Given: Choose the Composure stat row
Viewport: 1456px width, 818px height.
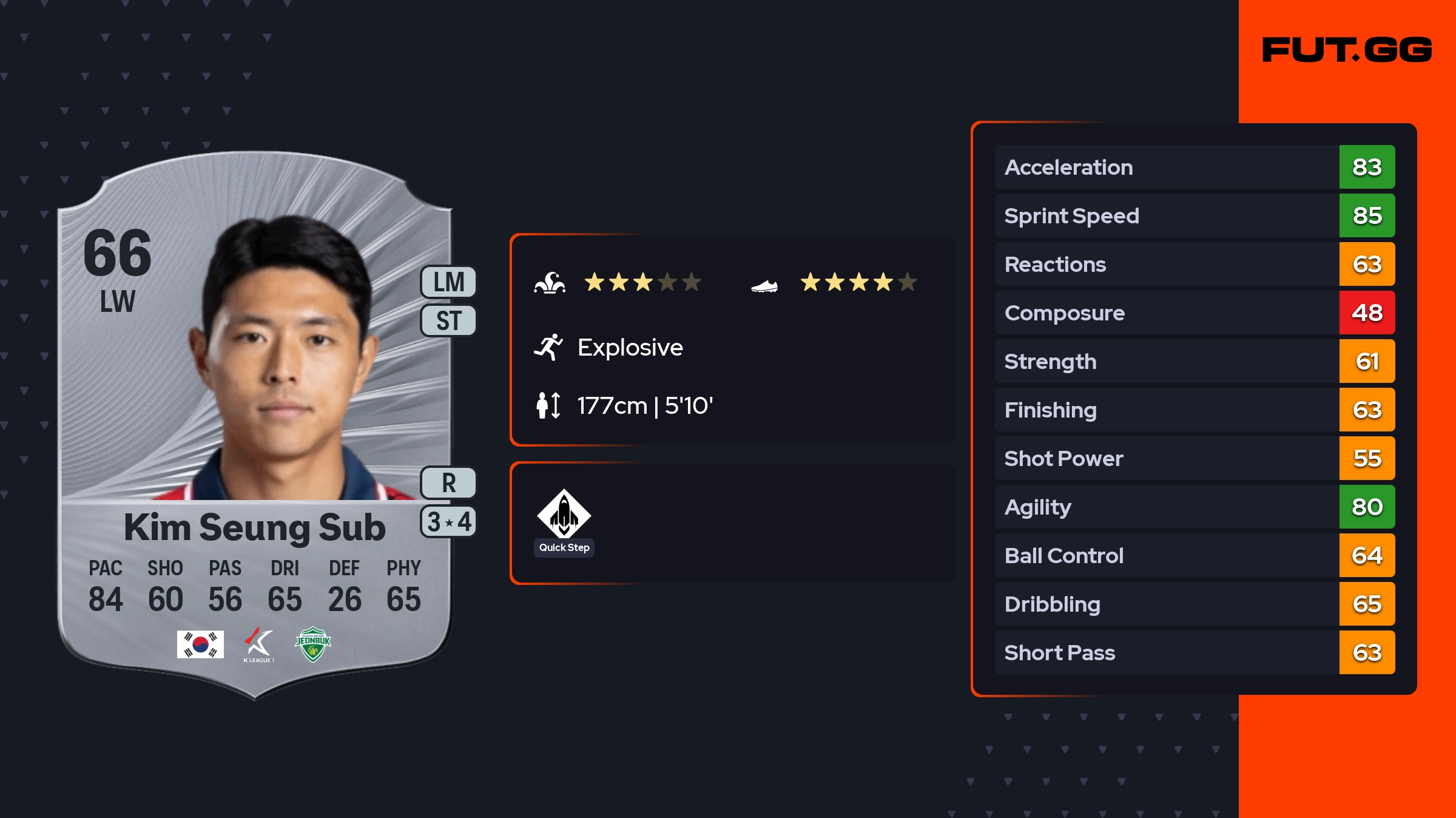Looking at the screenshot, I should point(1194,313).
